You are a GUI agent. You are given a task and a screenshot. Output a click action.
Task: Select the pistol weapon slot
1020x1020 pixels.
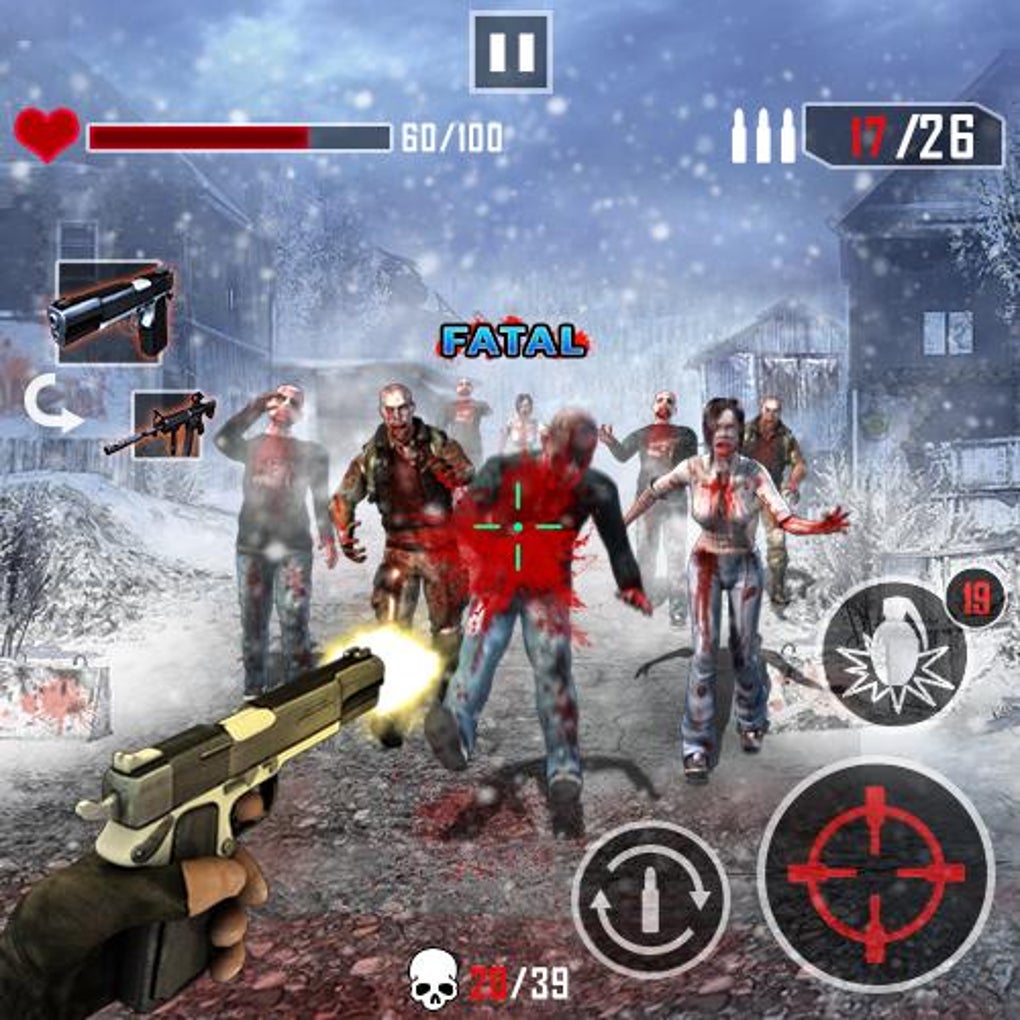[109, 312]
